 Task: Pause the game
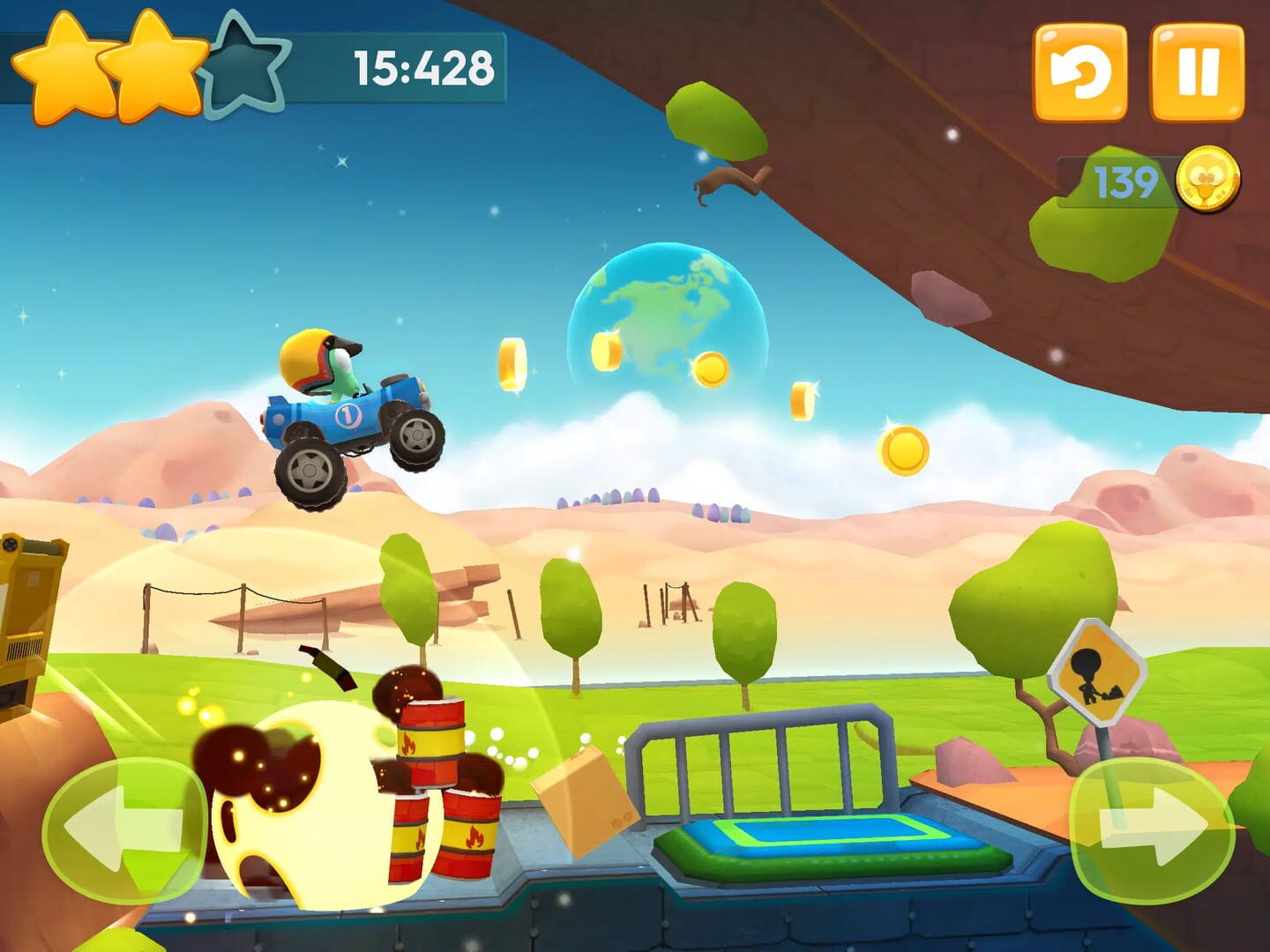pos(1198,72)
